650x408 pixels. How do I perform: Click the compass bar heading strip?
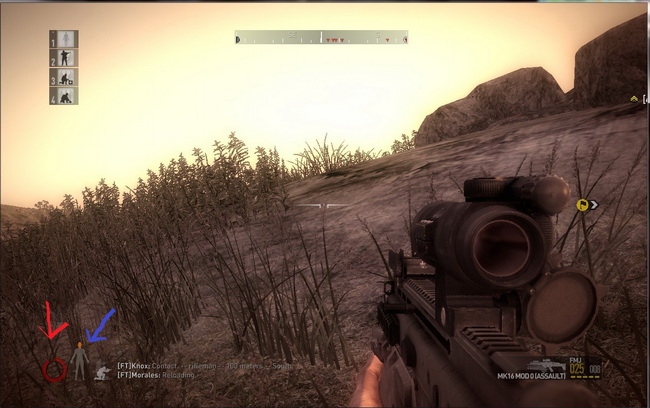point(321,38)
